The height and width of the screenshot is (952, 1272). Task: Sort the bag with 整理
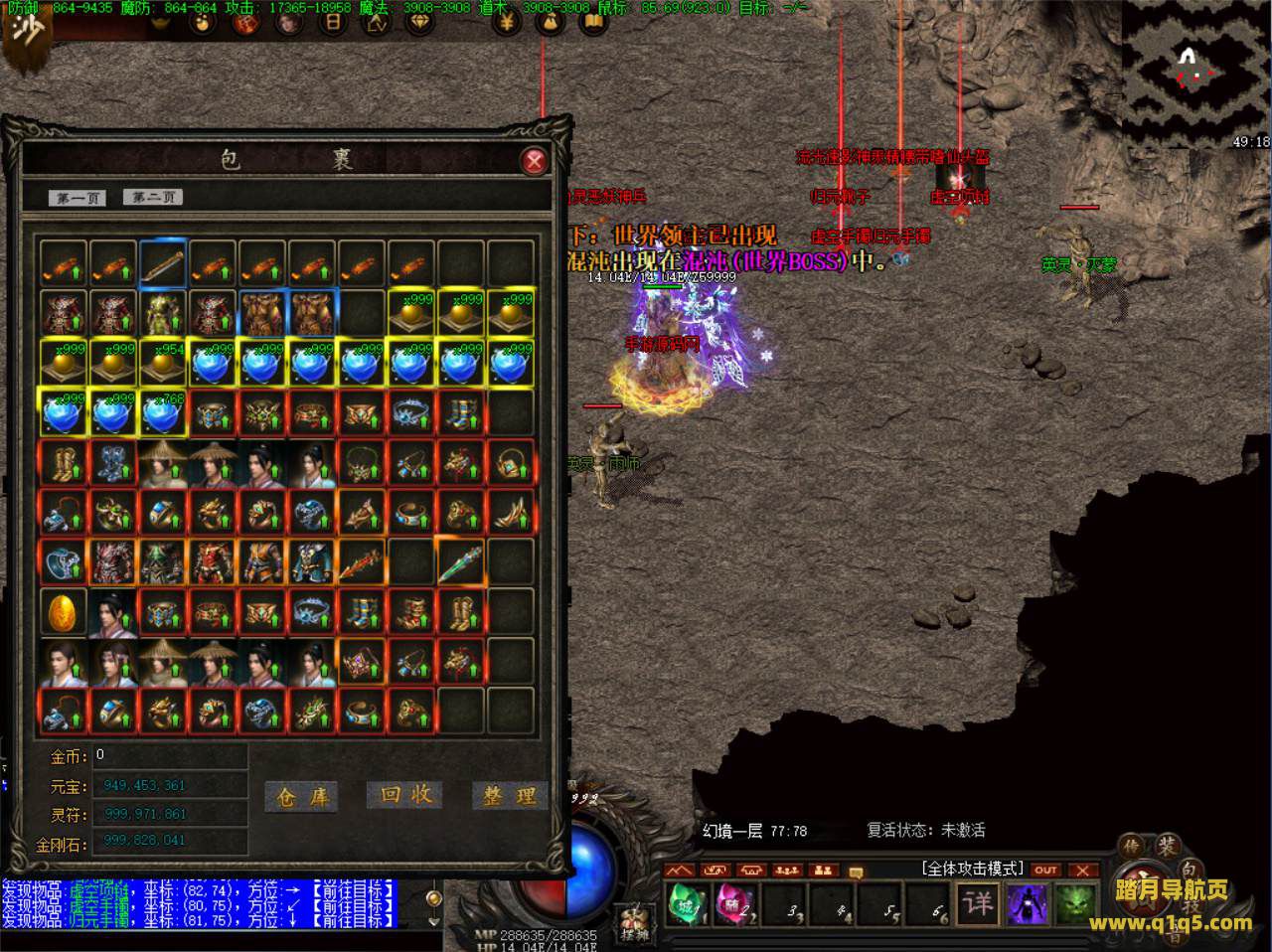point(510,795)
